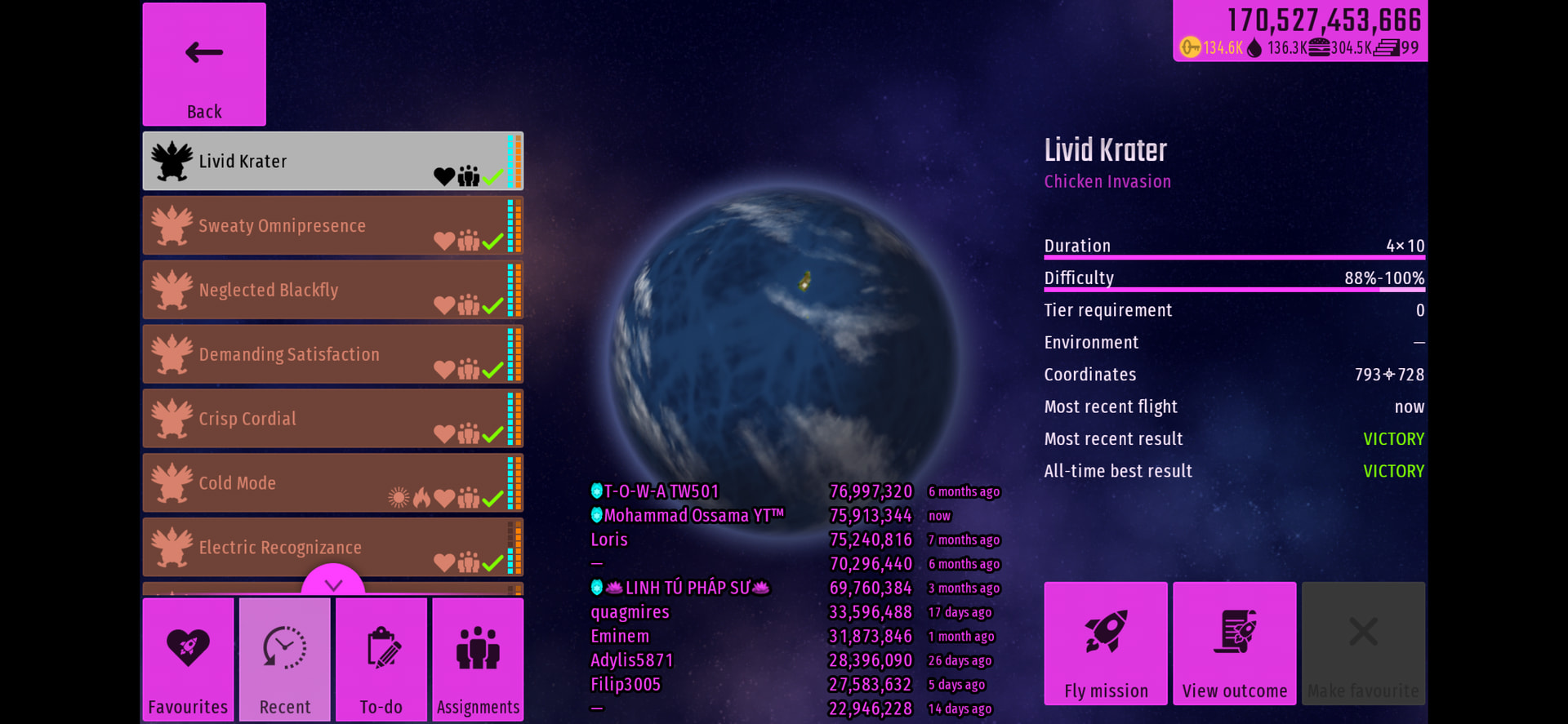The height and width of the screenshot is (724, 1568).
Task: Select quagmires in the leaderboard
Action: pyautogui.click(x=630, y=612)
